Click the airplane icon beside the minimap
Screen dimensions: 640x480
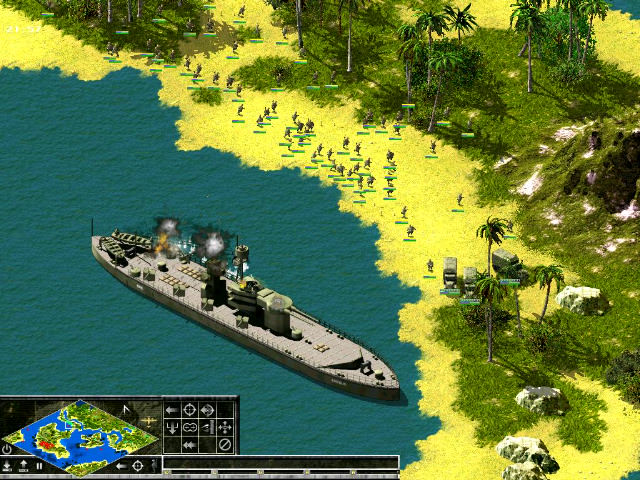[148, 420]
